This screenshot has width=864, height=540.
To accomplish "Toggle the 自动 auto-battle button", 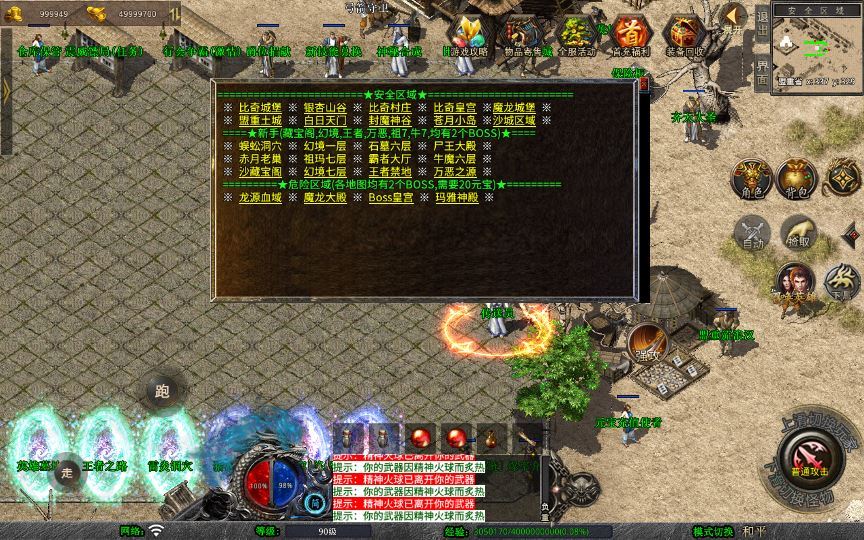I will pos(752,232).
